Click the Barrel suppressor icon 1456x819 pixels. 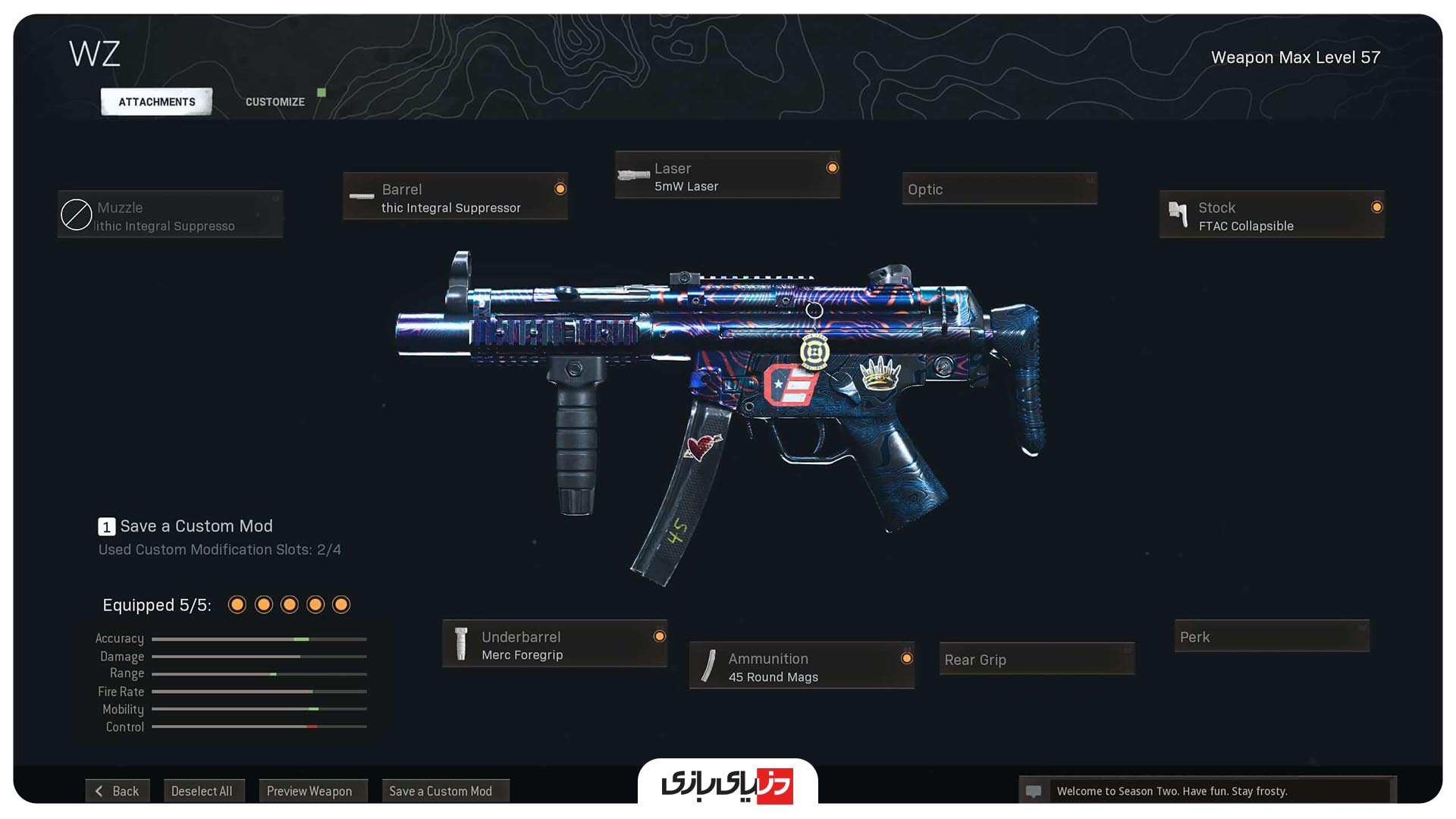[x=361, y=196]
